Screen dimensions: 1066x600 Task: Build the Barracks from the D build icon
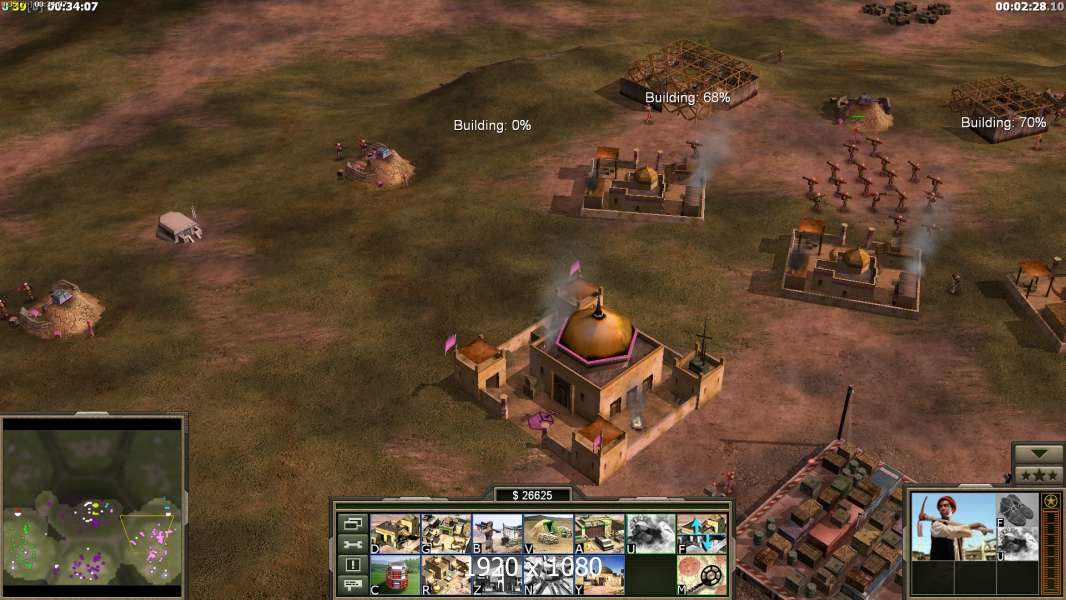point(394,534)
